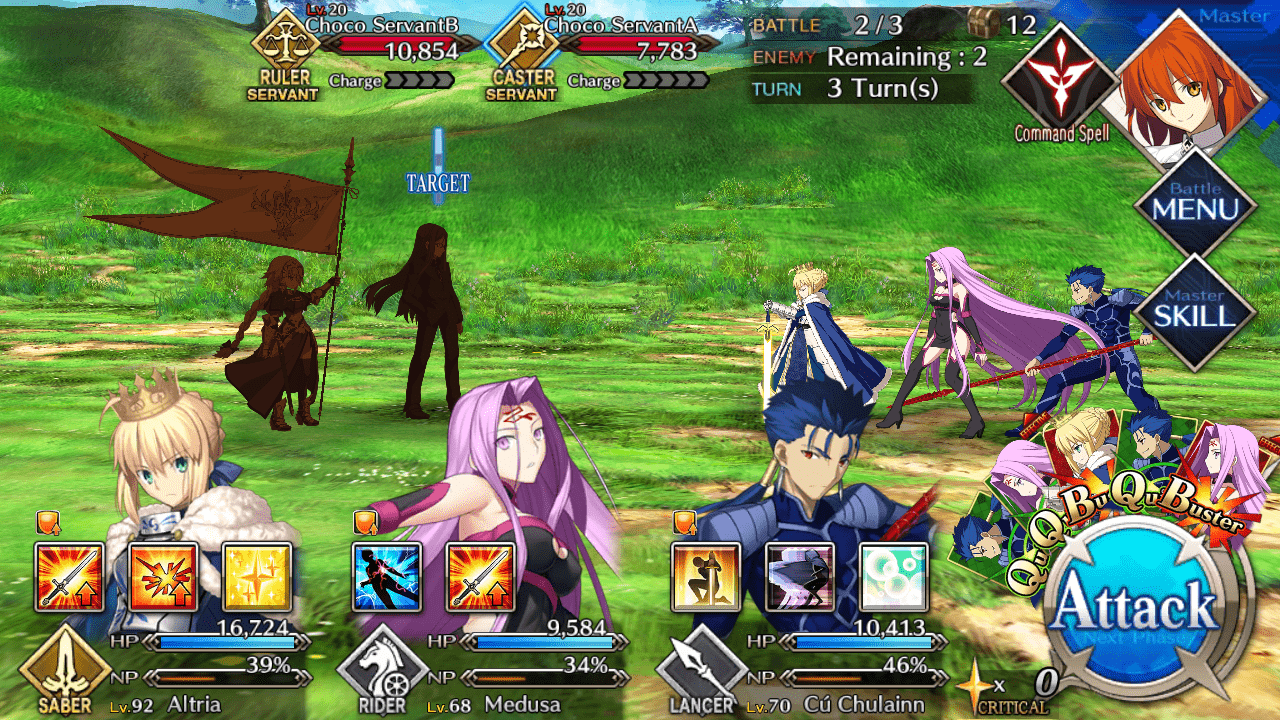The height and width of the screenshot is (720, 1280).
Task: Select Altria's Saber class icon
Action: click(x=65, y=672)
